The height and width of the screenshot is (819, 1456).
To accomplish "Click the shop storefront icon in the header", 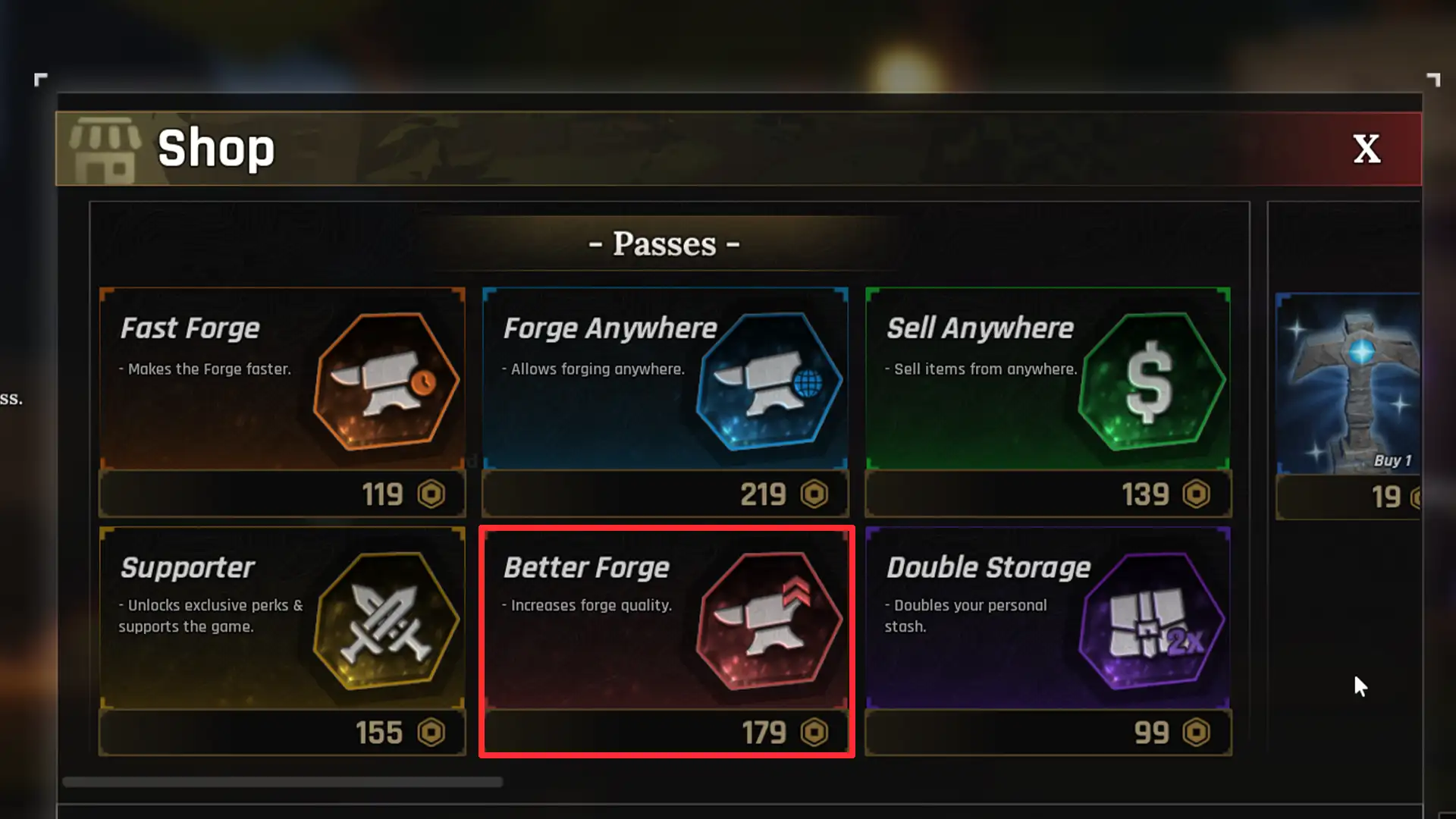I will (x=106, y=149).
